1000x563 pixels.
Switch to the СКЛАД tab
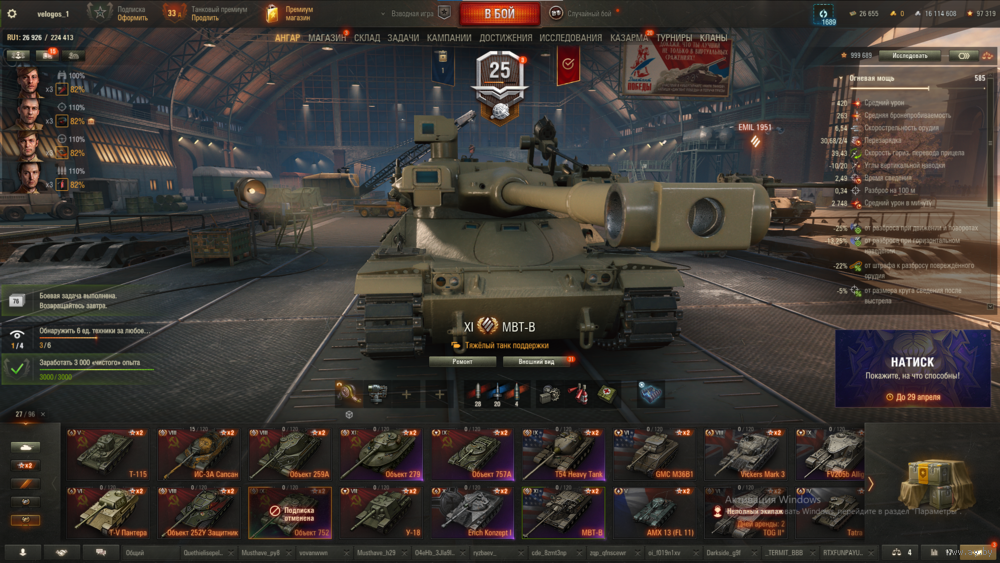click(x=367, y=38)
